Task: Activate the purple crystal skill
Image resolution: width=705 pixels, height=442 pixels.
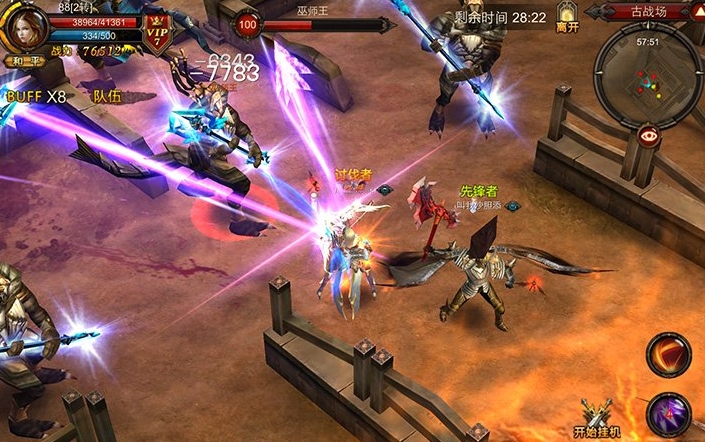Action: point(667,414)
